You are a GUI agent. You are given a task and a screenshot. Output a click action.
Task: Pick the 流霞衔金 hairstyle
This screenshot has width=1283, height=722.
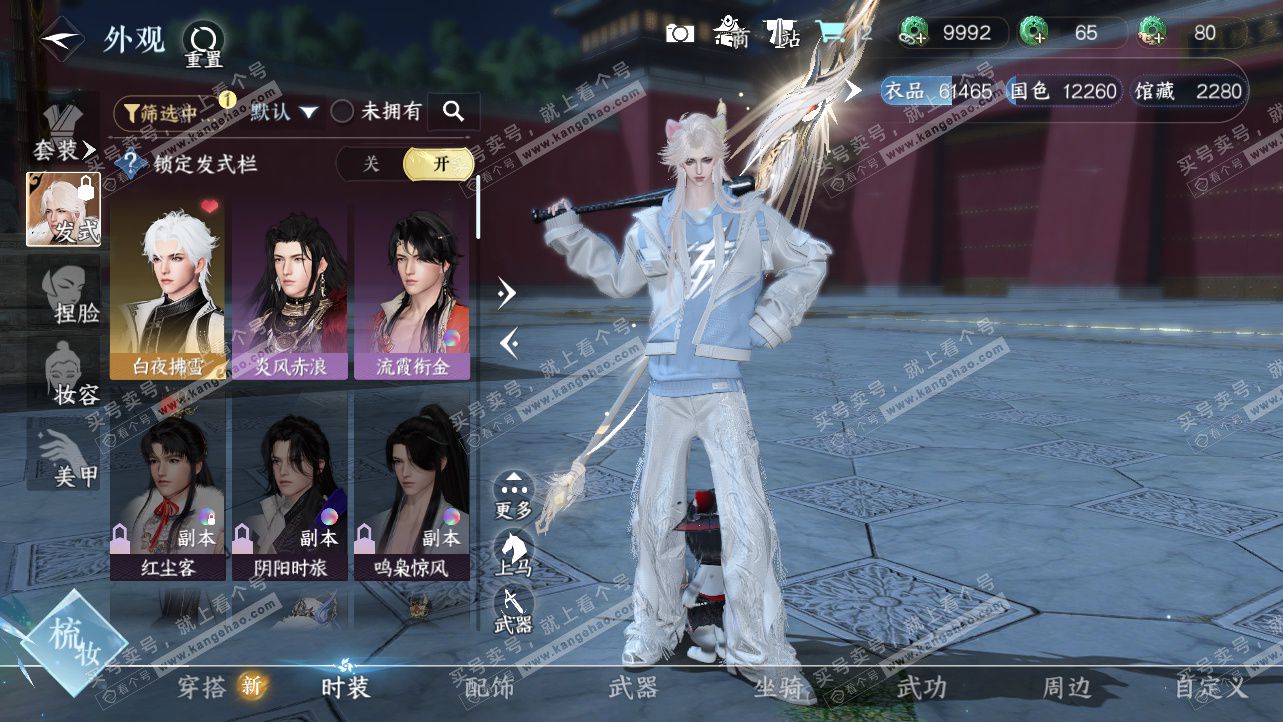pos(411,290)
